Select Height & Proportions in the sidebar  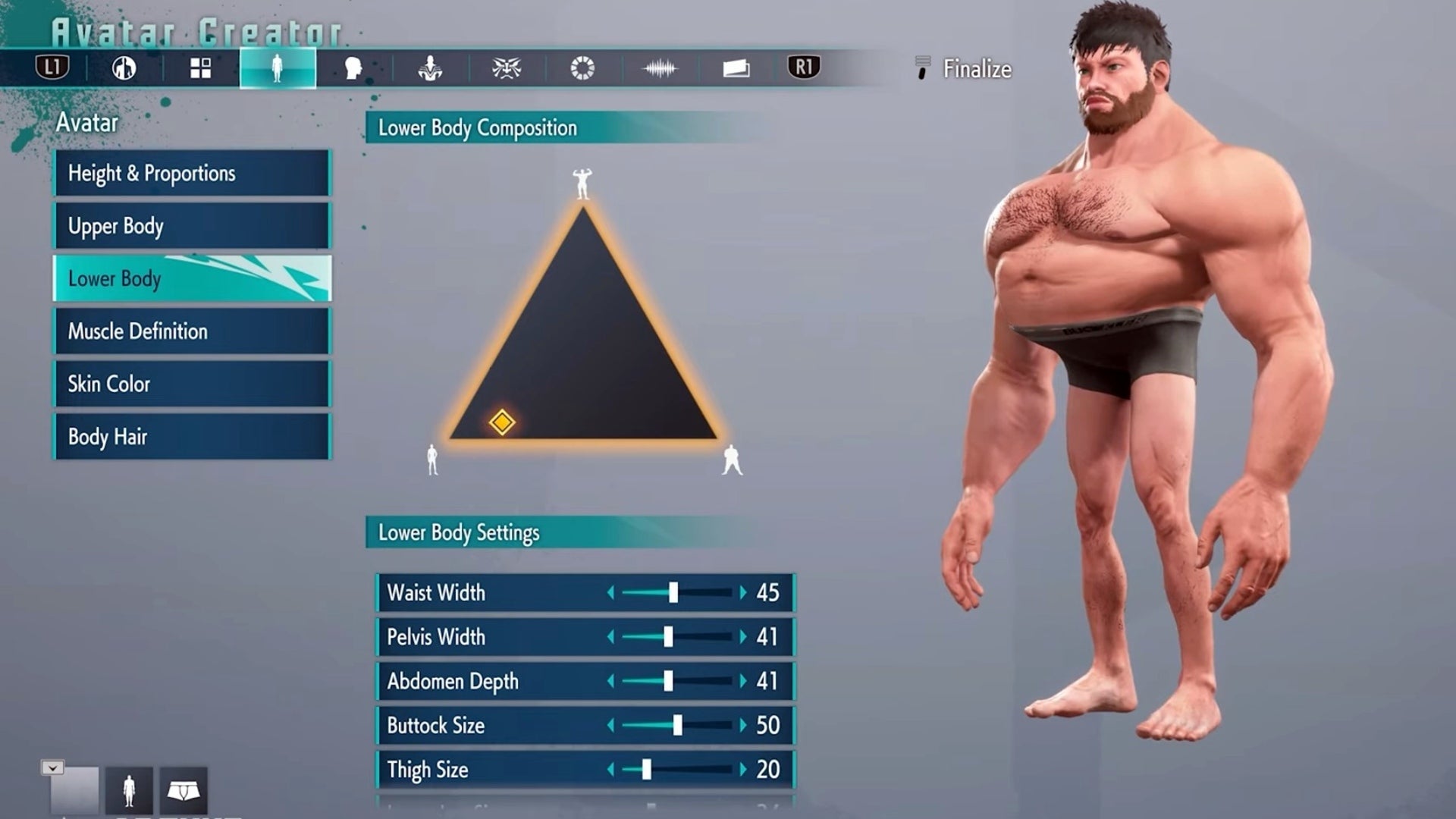[x=190, y=173]
